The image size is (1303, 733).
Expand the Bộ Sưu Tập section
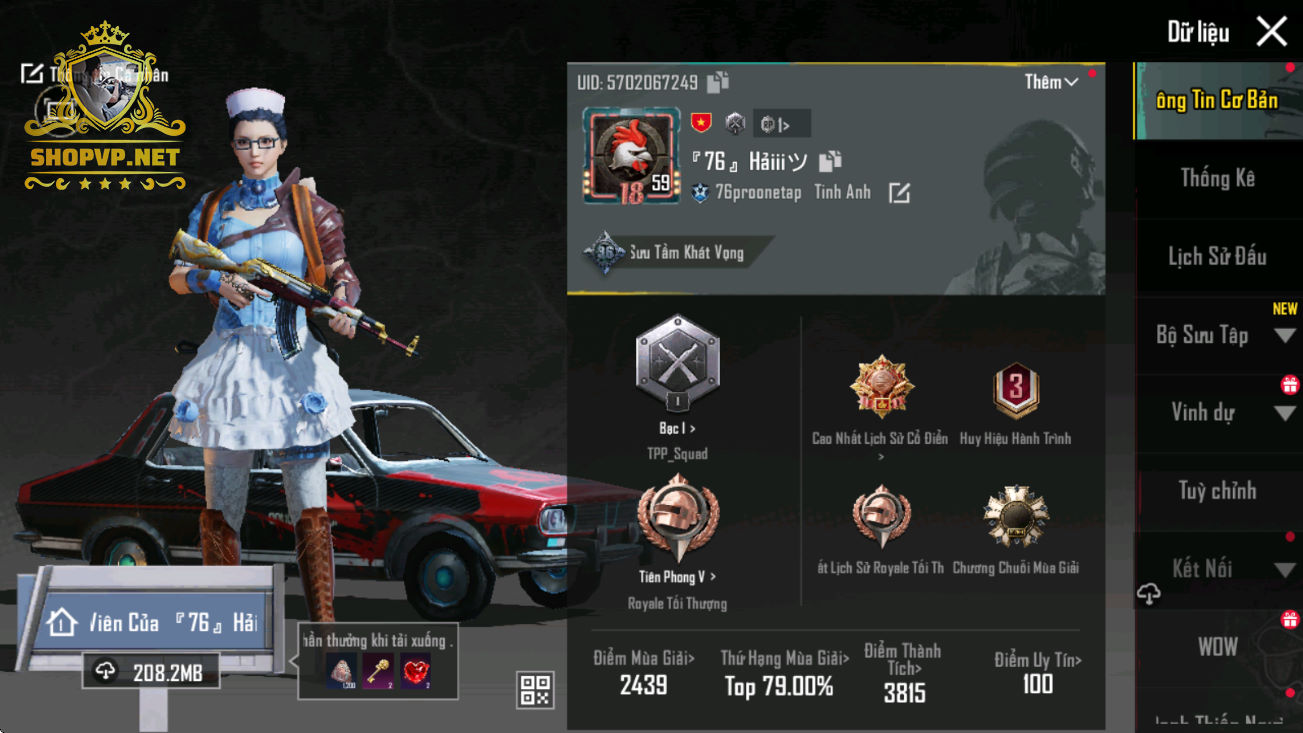click(x=1284, y=336)
